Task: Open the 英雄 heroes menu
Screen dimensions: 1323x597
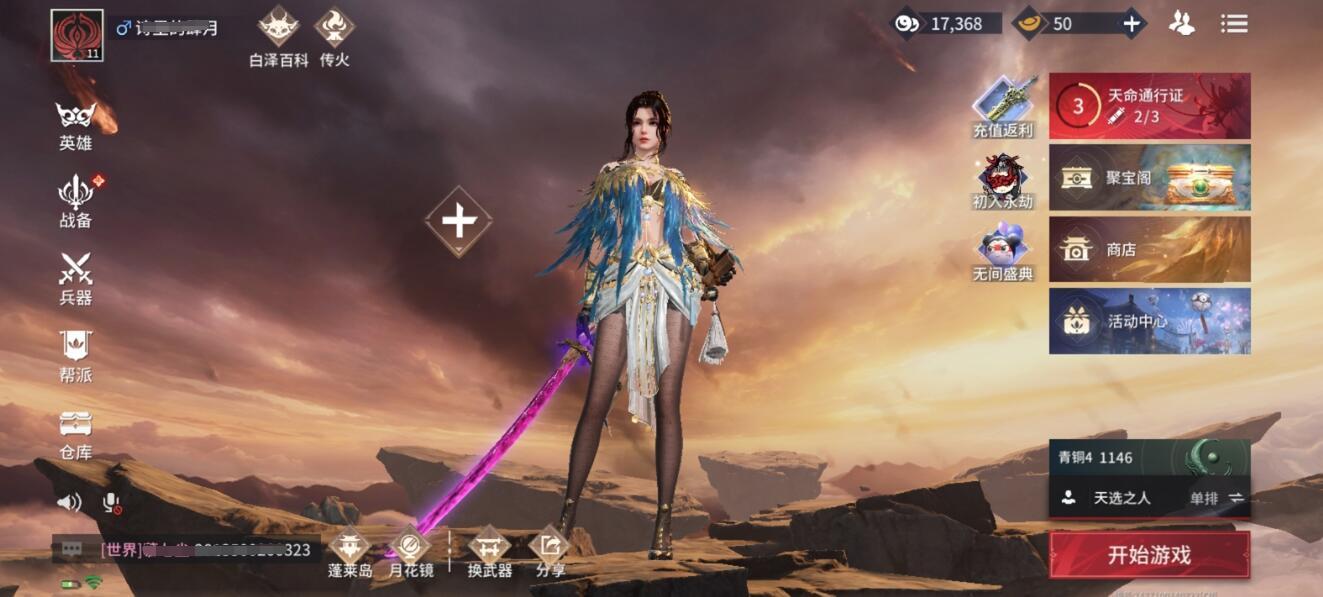Action: point(75,125)
